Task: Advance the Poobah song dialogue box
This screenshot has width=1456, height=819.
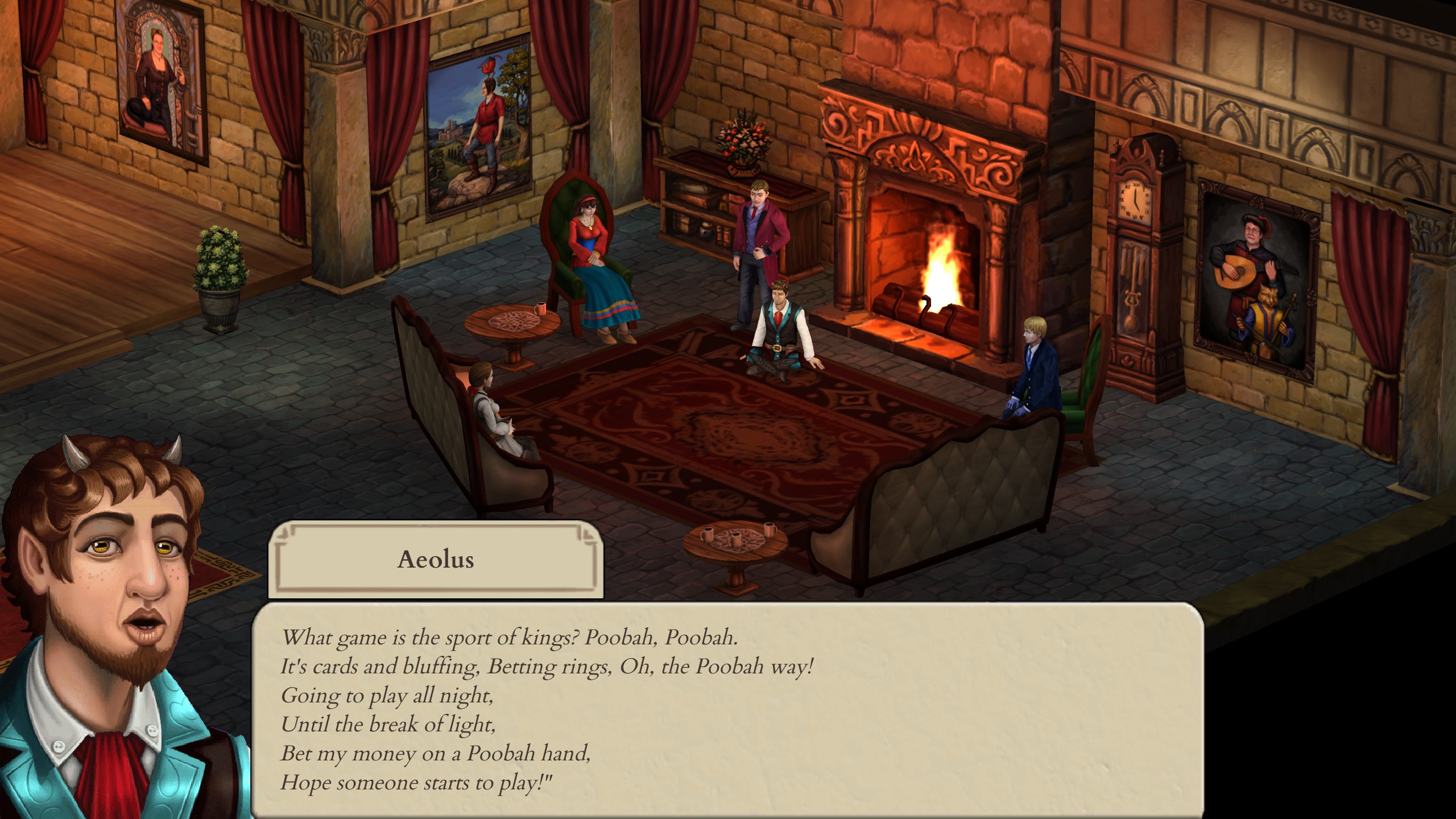Action: click(x=727, y=710)
